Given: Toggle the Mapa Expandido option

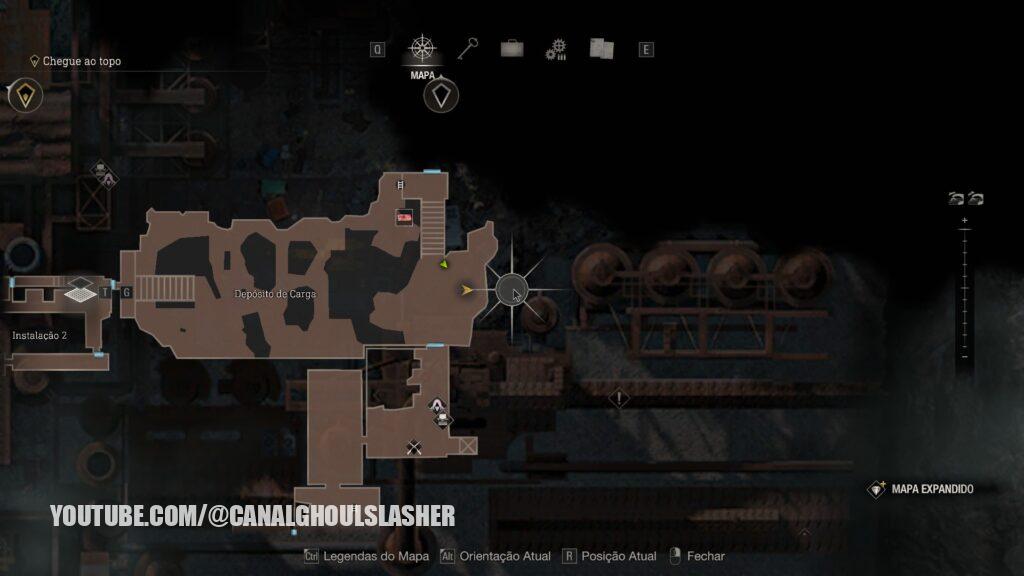Looking at the screenshot, I should (x=931, y=489).
